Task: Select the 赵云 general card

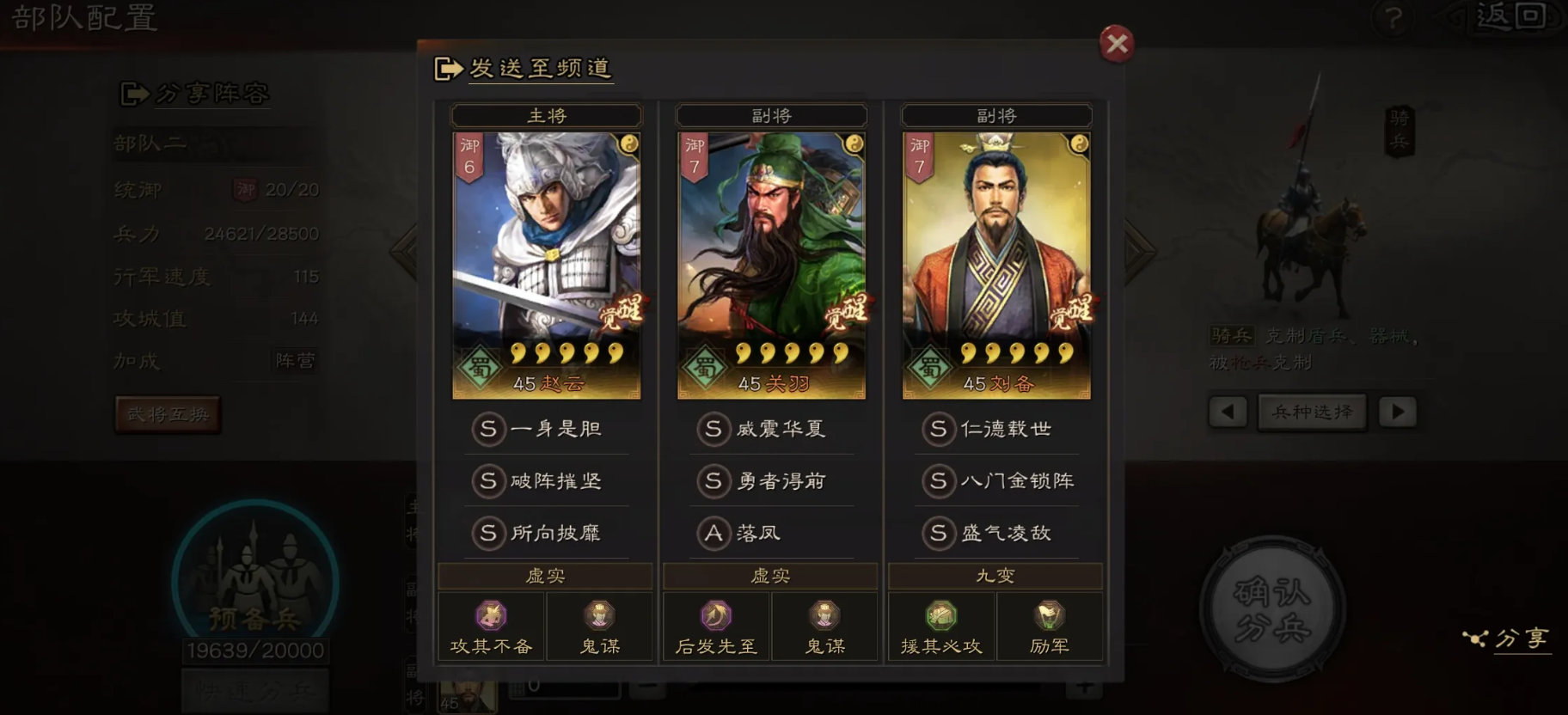Action: 547,265
